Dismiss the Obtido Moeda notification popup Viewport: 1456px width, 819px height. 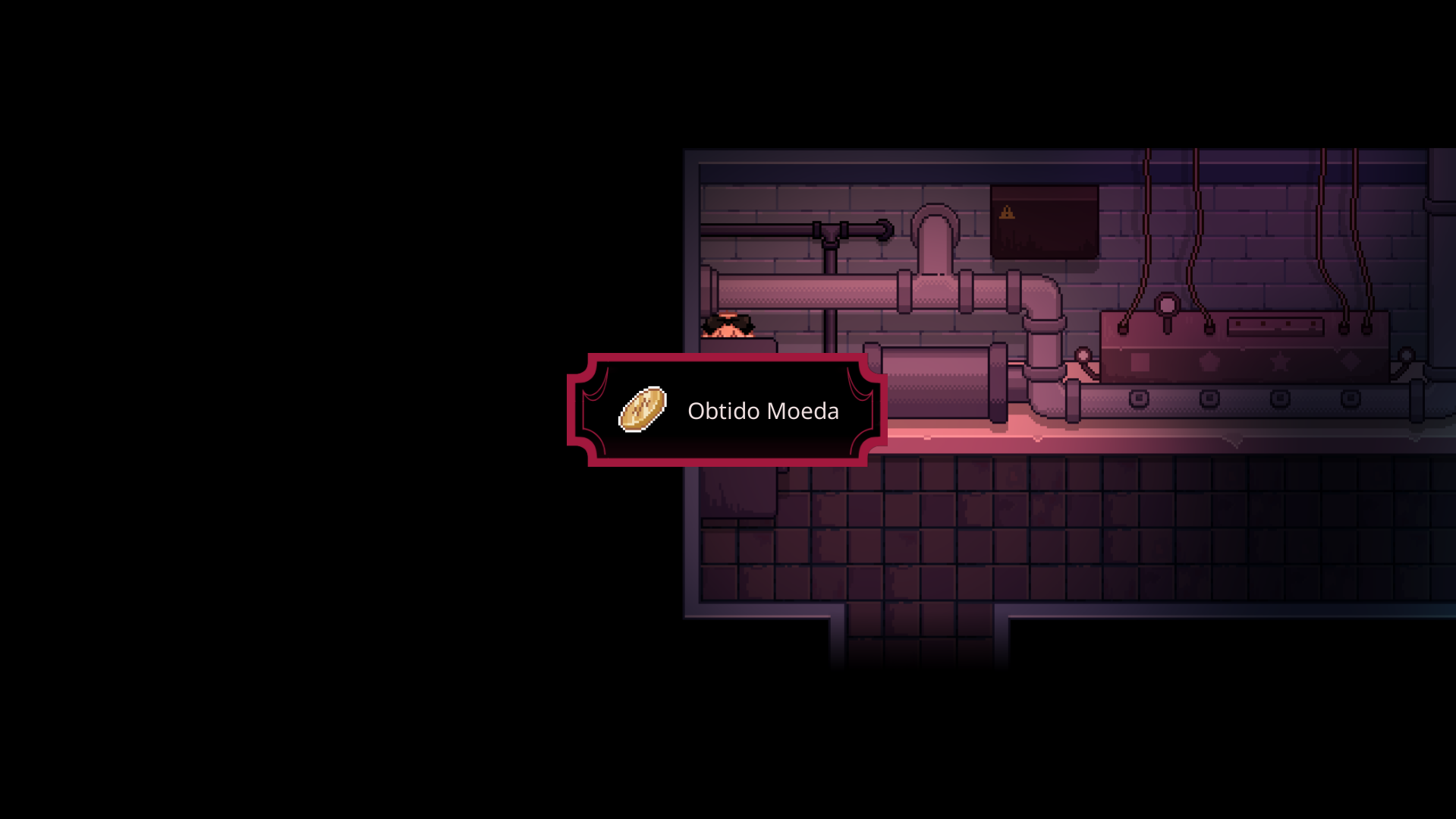pos(727,410)
